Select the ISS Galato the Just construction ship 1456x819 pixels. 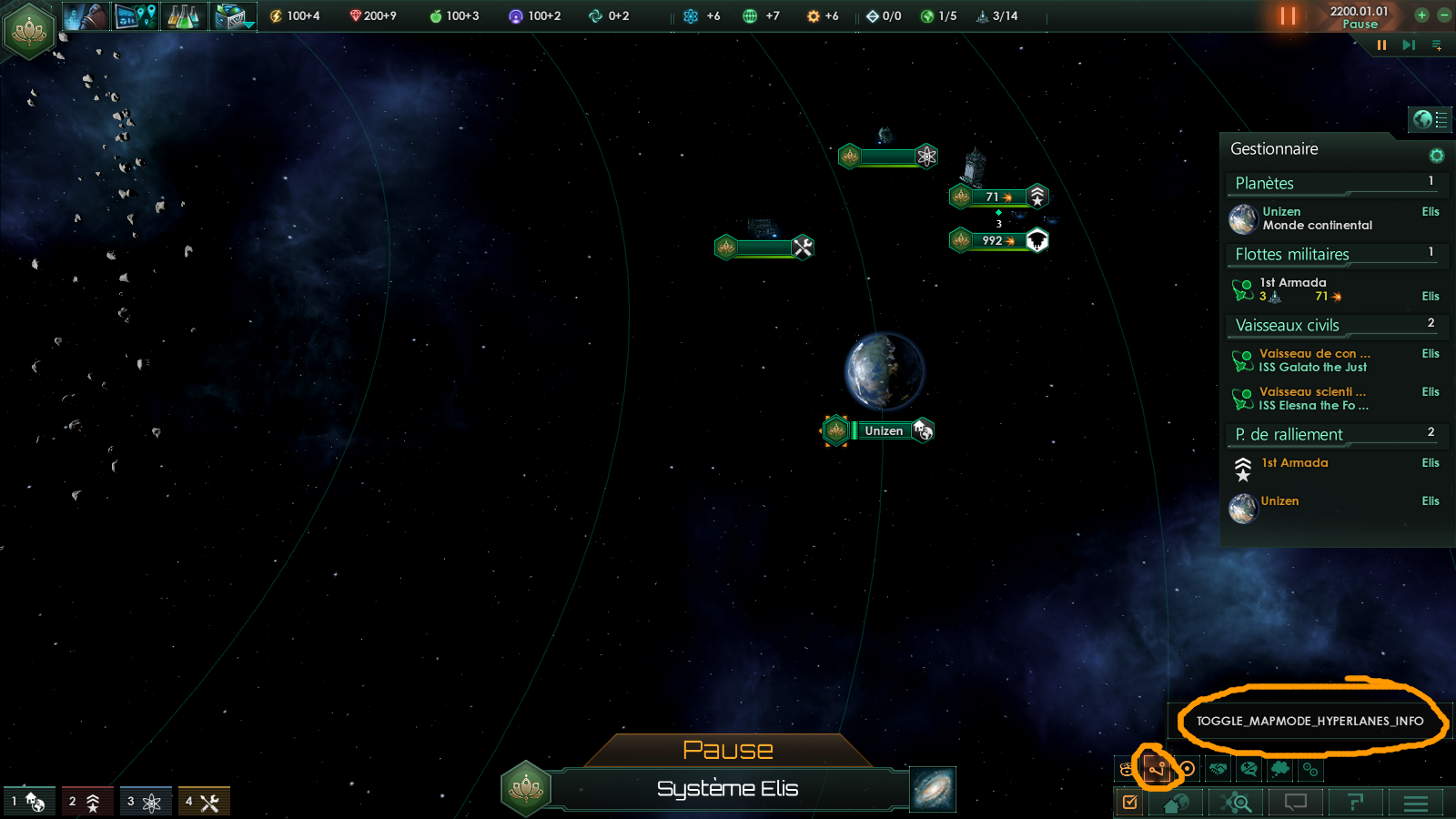point(1315,360)
